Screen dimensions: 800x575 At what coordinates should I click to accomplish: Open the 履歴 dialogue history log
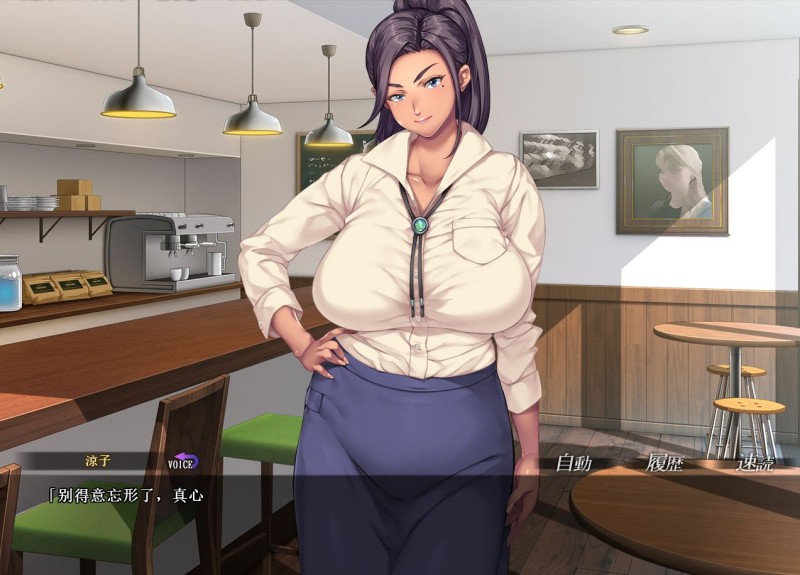664,463
